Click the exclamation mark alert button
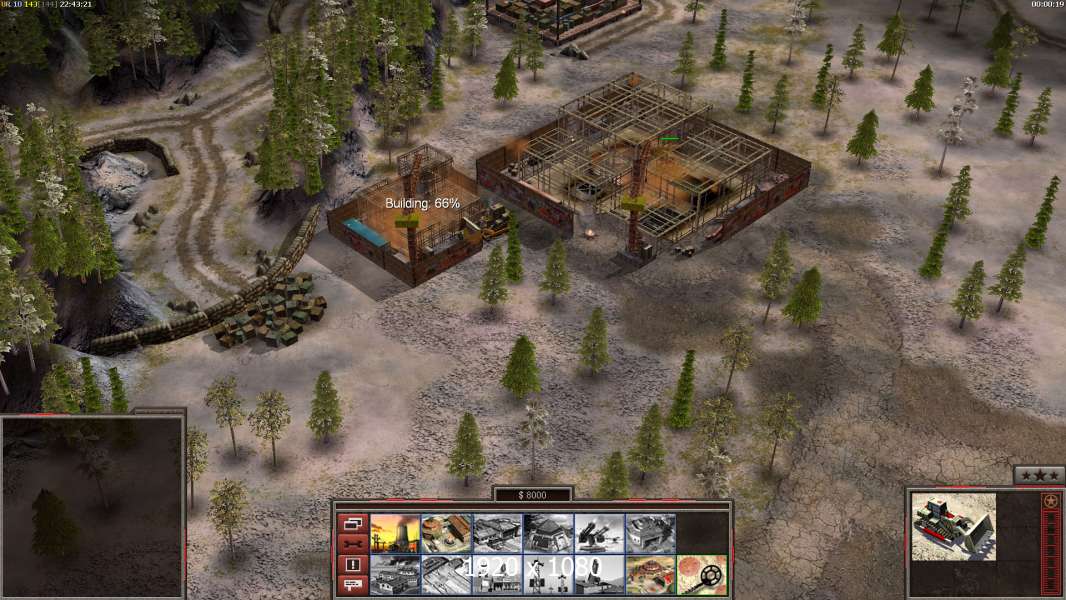 (x=352, y=565)
